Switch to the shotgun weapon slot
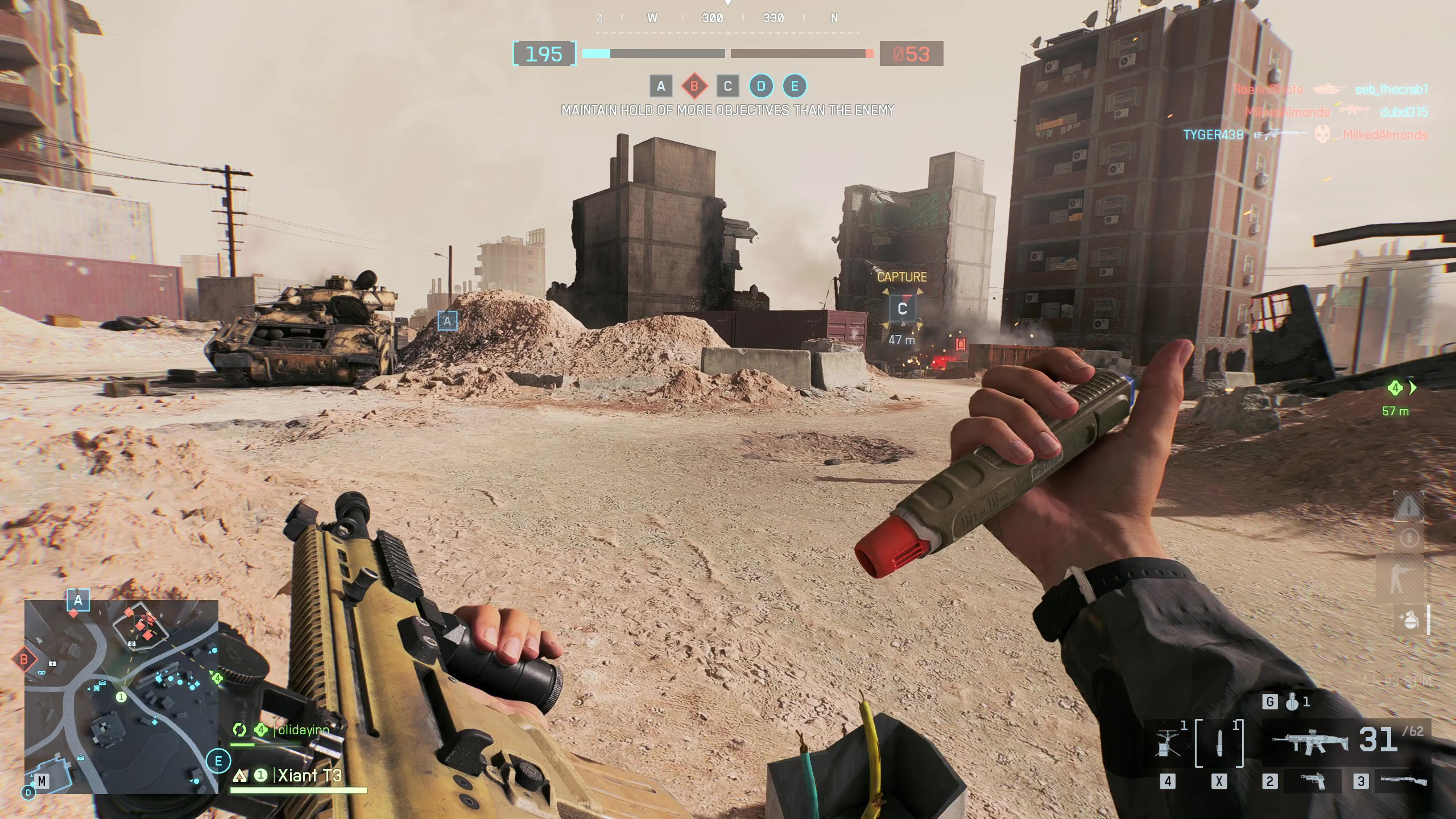The height and width of the screenshot is (819, 1456). point(1403,780)
